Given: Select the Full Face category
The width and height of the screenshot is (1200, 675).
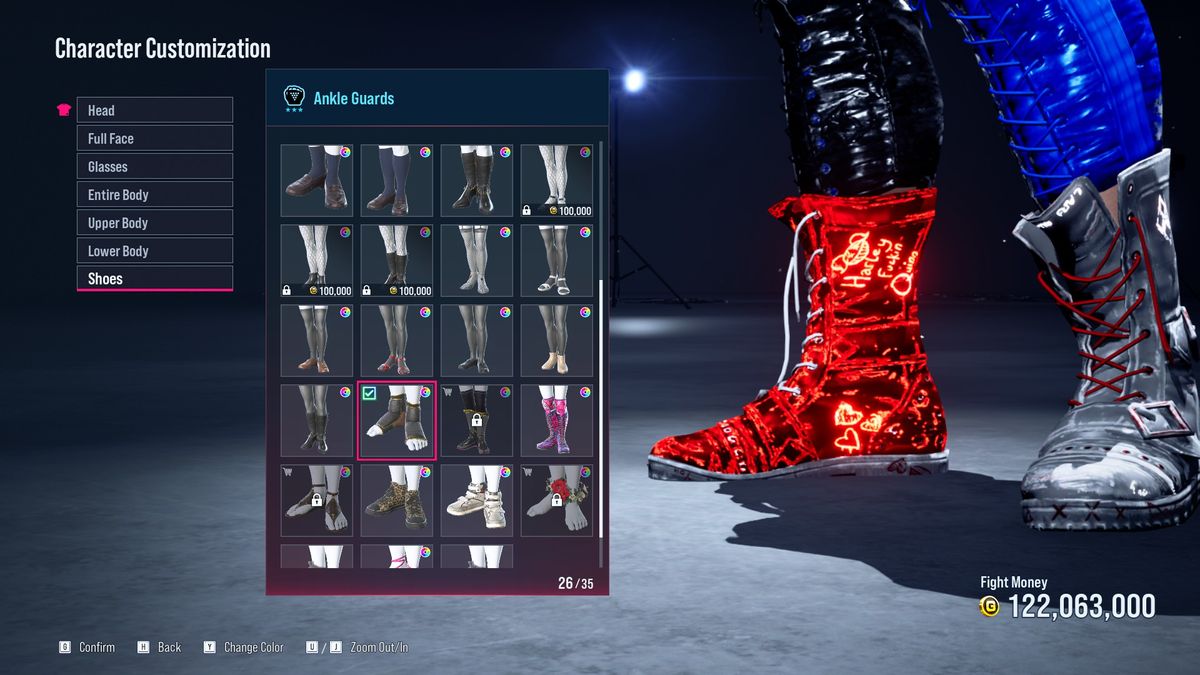Looking at the screenshot, I should coord(154,138).
